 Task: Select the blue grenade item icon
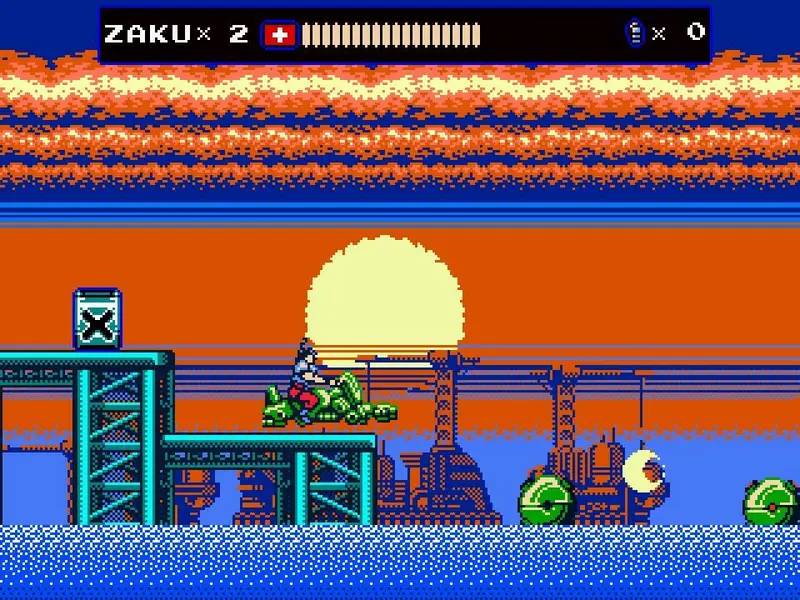coord(634,33)
